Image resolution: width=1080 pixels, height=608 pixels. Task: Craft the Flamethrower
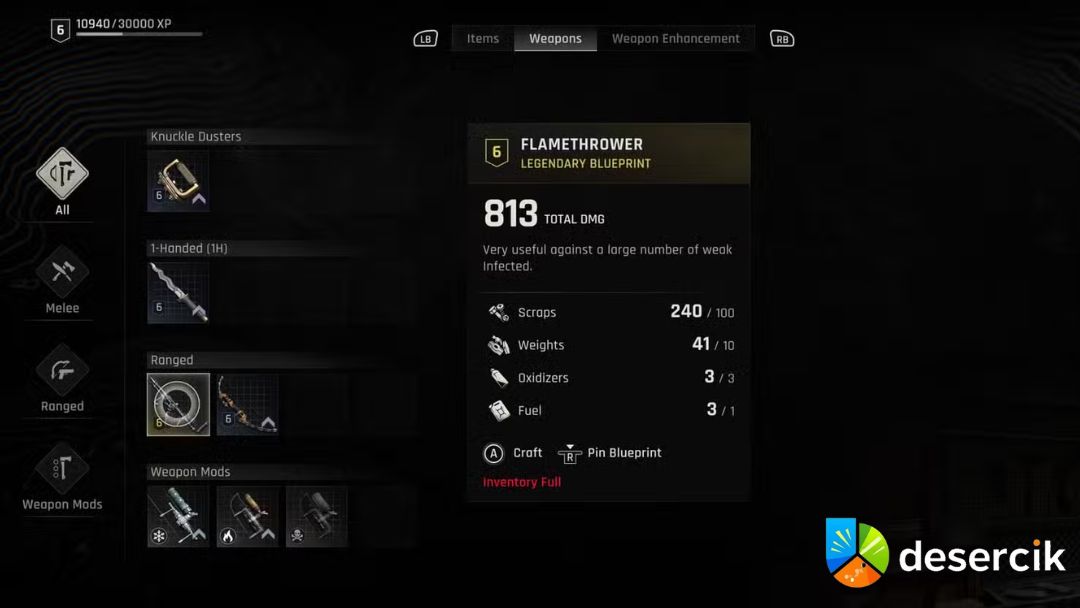[513, 453]
